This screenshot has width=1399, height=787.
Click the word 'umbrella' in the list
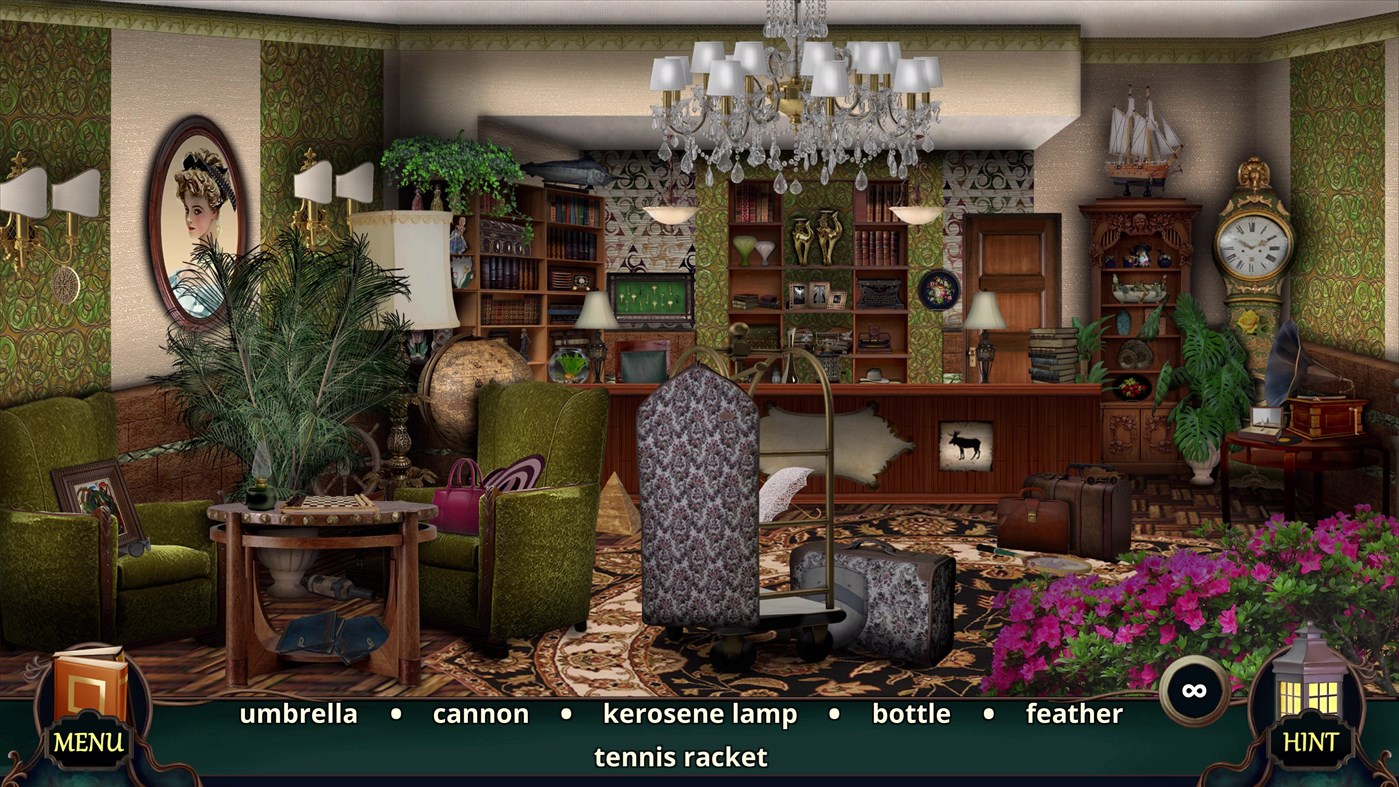point(298,714)
